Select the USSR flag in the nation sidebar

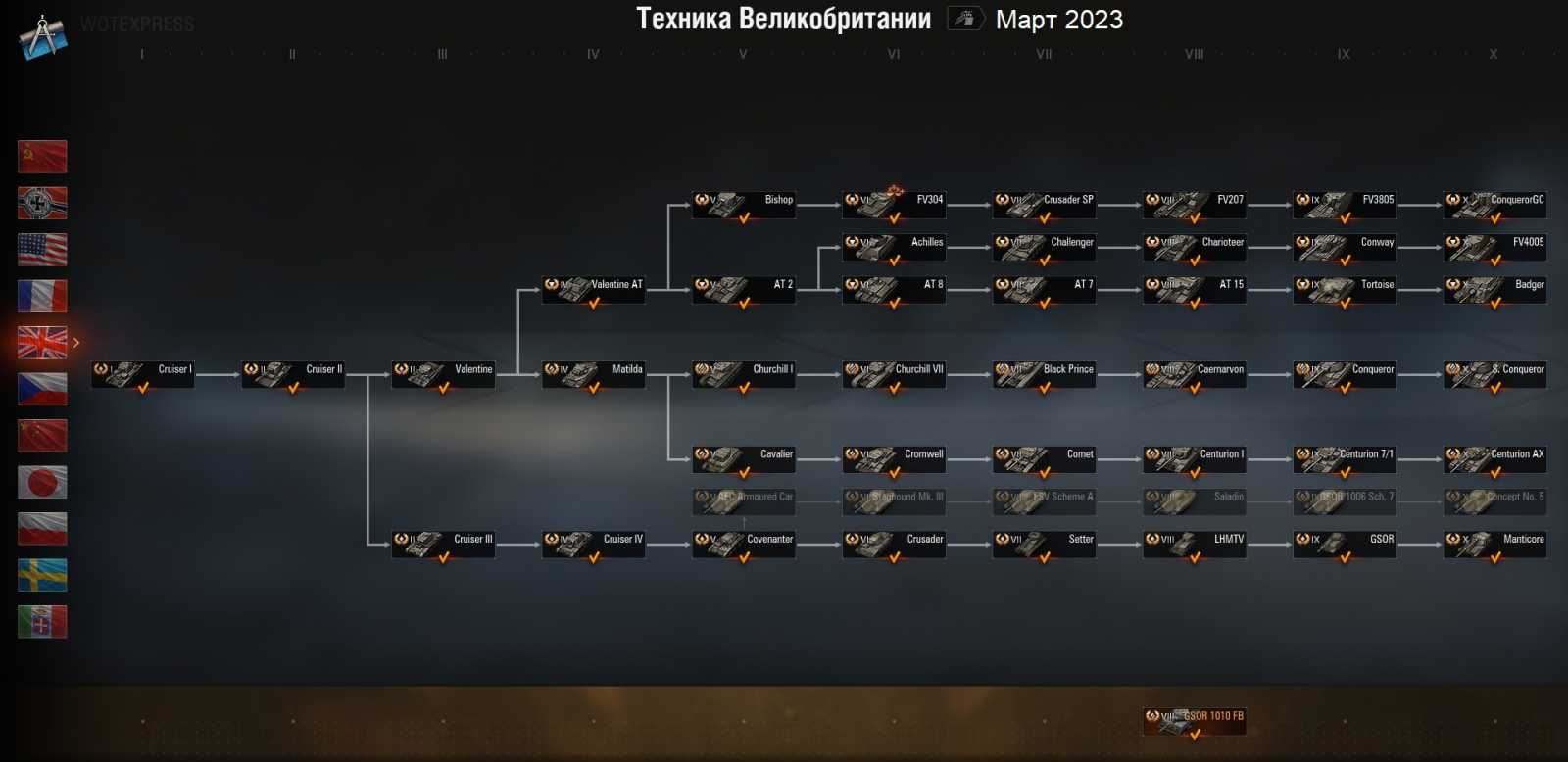[42, 157]
